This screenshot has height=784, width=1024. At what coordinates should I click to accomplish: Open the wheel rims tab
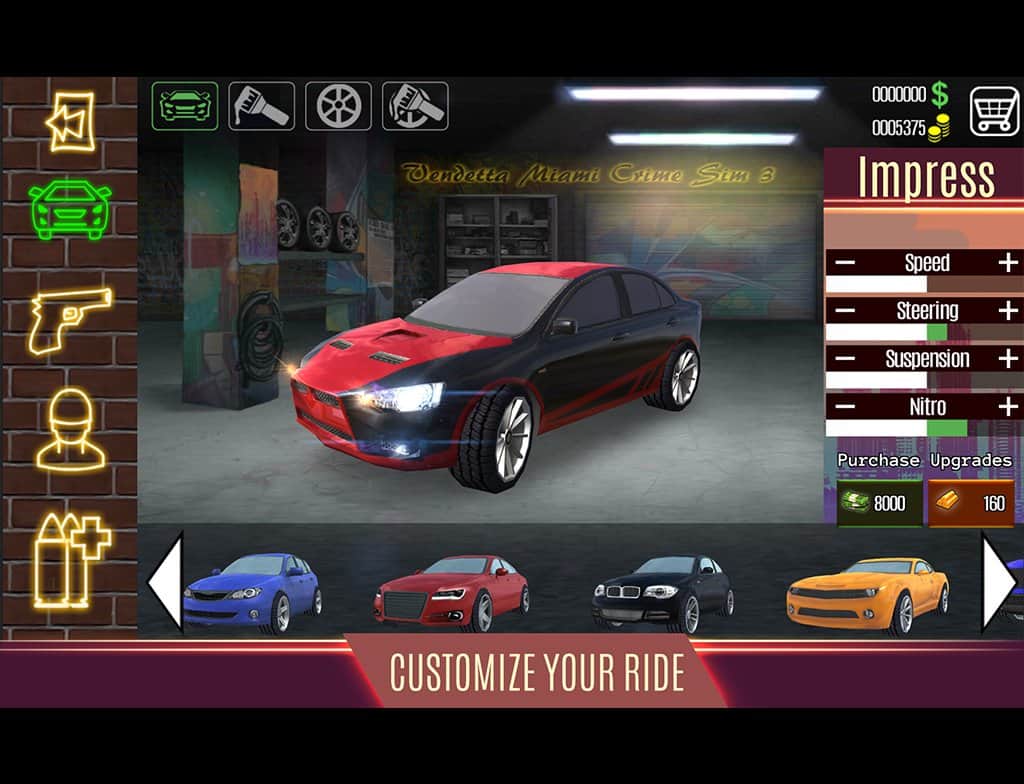(x=338, y=106)
